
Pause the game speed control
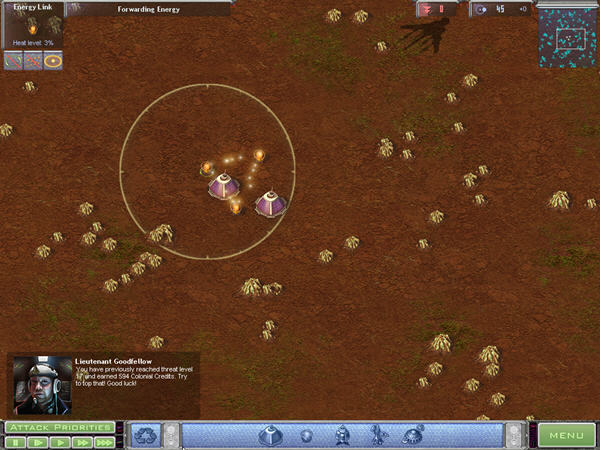15,441
